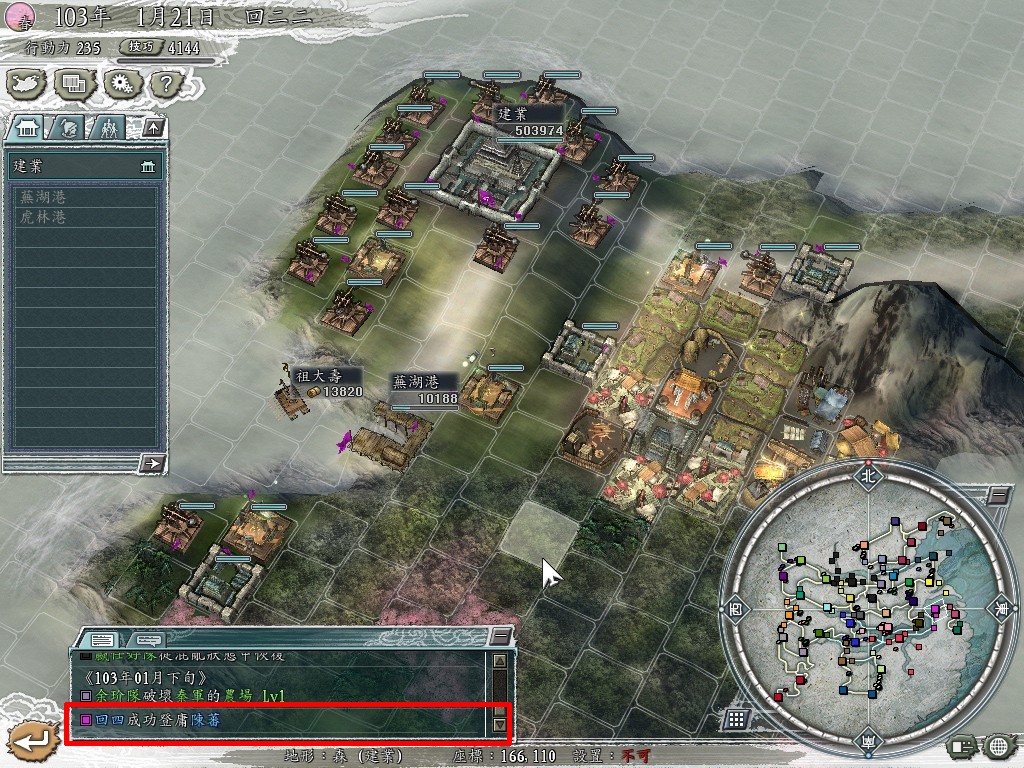Click the globe icon button
Screen dimensions: 1024x768
pyautogui.click(x=998, y=745)
